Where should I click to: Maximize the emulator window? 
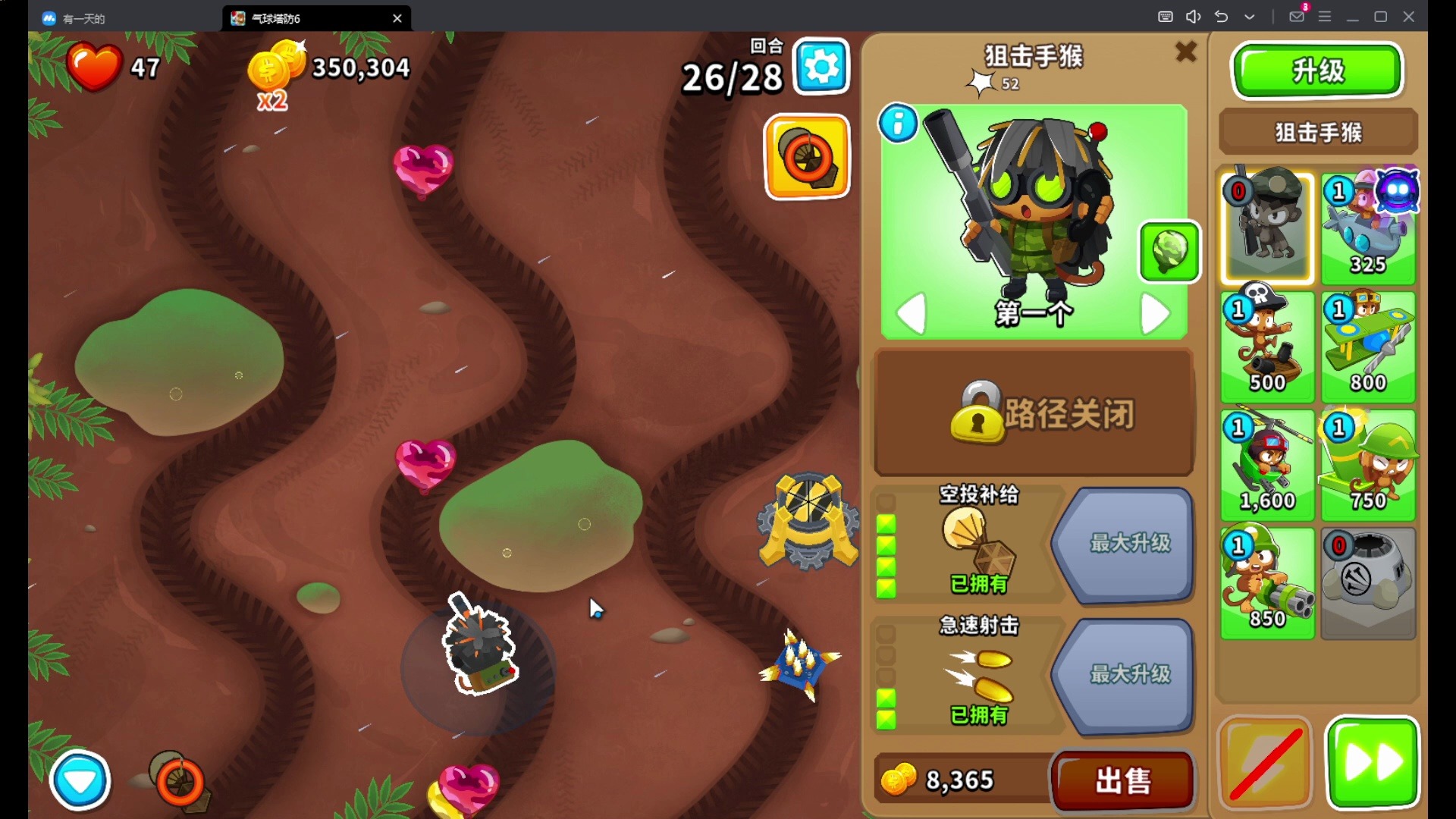tap(1380, 17)
